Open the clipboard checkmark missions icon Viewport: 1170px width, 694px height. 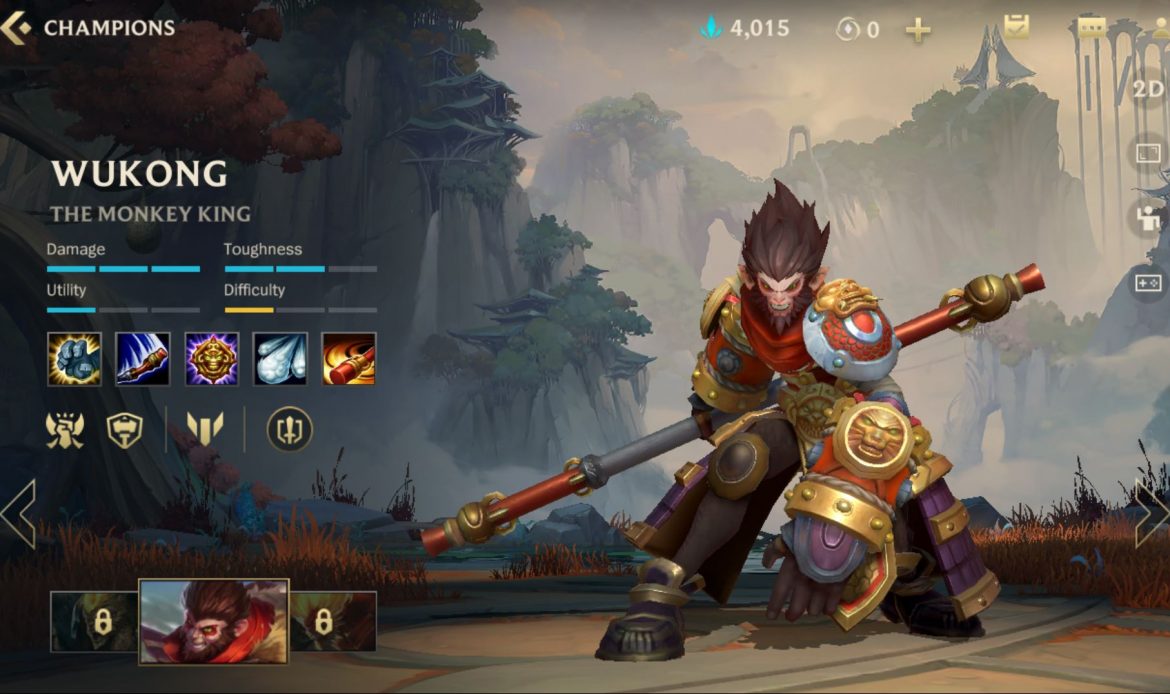(x=1017, y=27)
